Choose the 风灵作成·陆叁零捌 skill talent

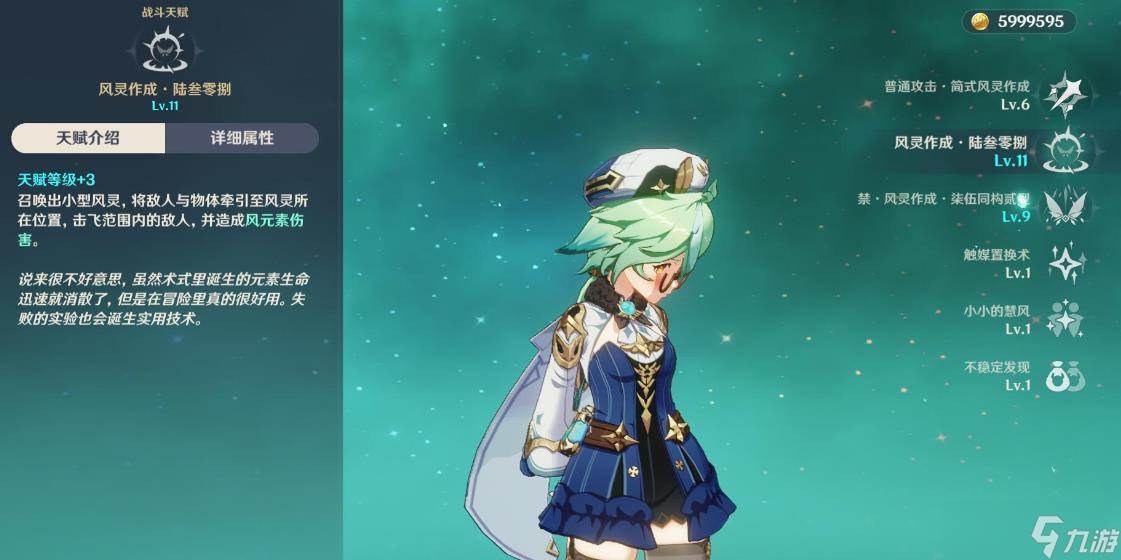[x=1064, y=151]
